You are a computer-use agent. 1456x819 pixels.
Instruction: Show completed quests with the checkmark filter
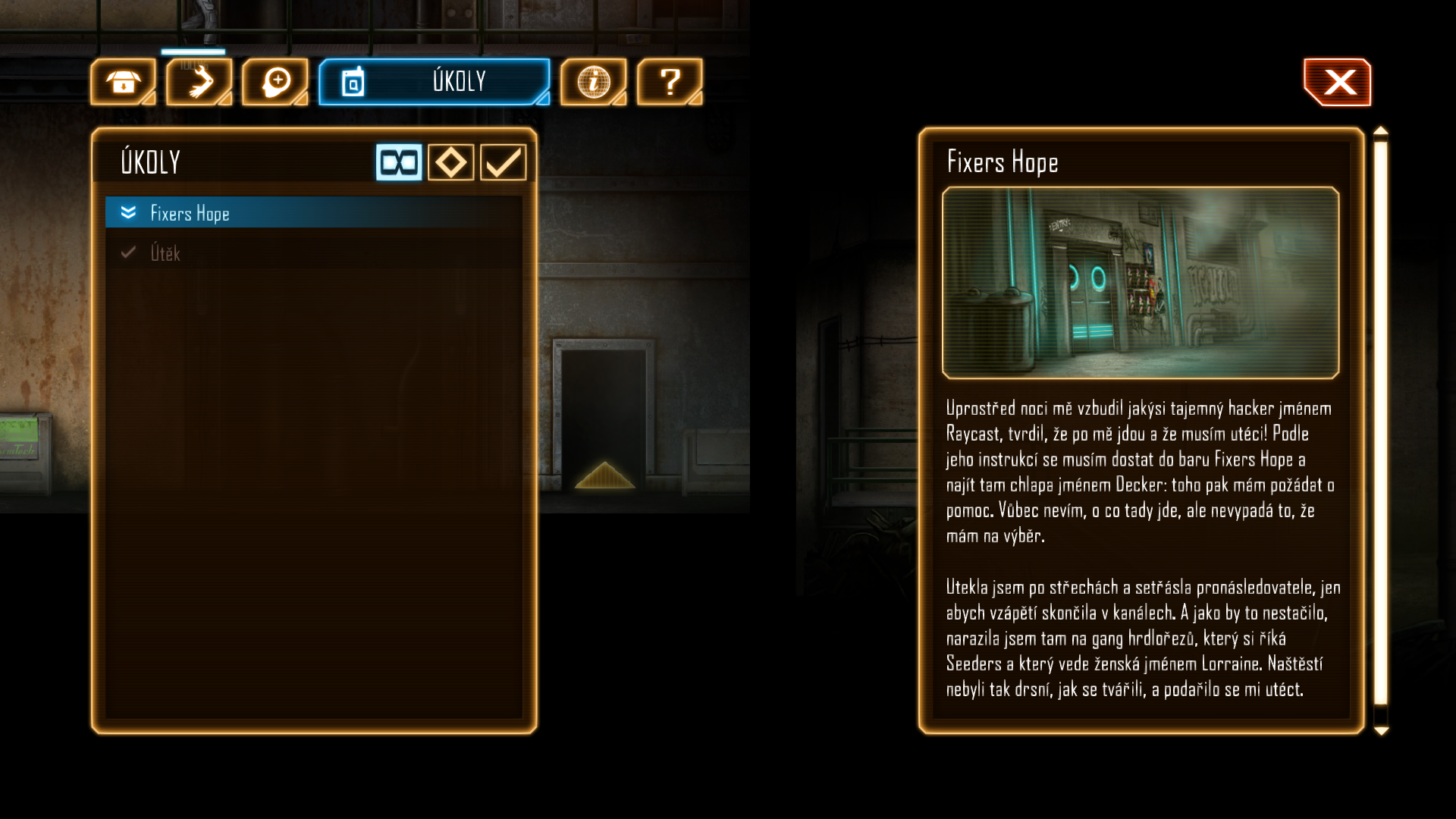click(503, 162)
